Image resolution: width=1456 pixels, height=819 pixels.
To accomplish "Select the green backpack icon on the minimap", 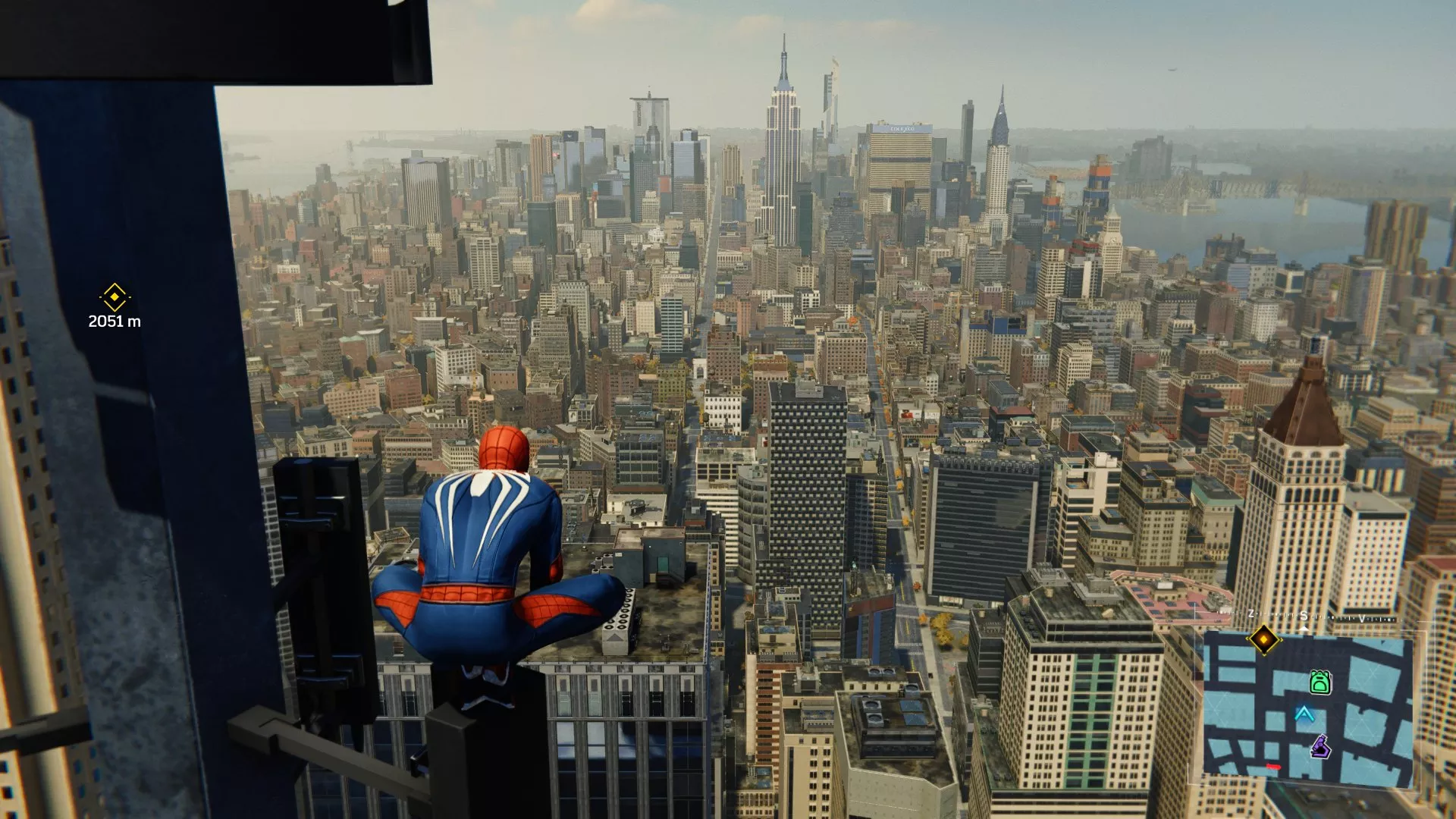I will click(x=1321, y=682).
